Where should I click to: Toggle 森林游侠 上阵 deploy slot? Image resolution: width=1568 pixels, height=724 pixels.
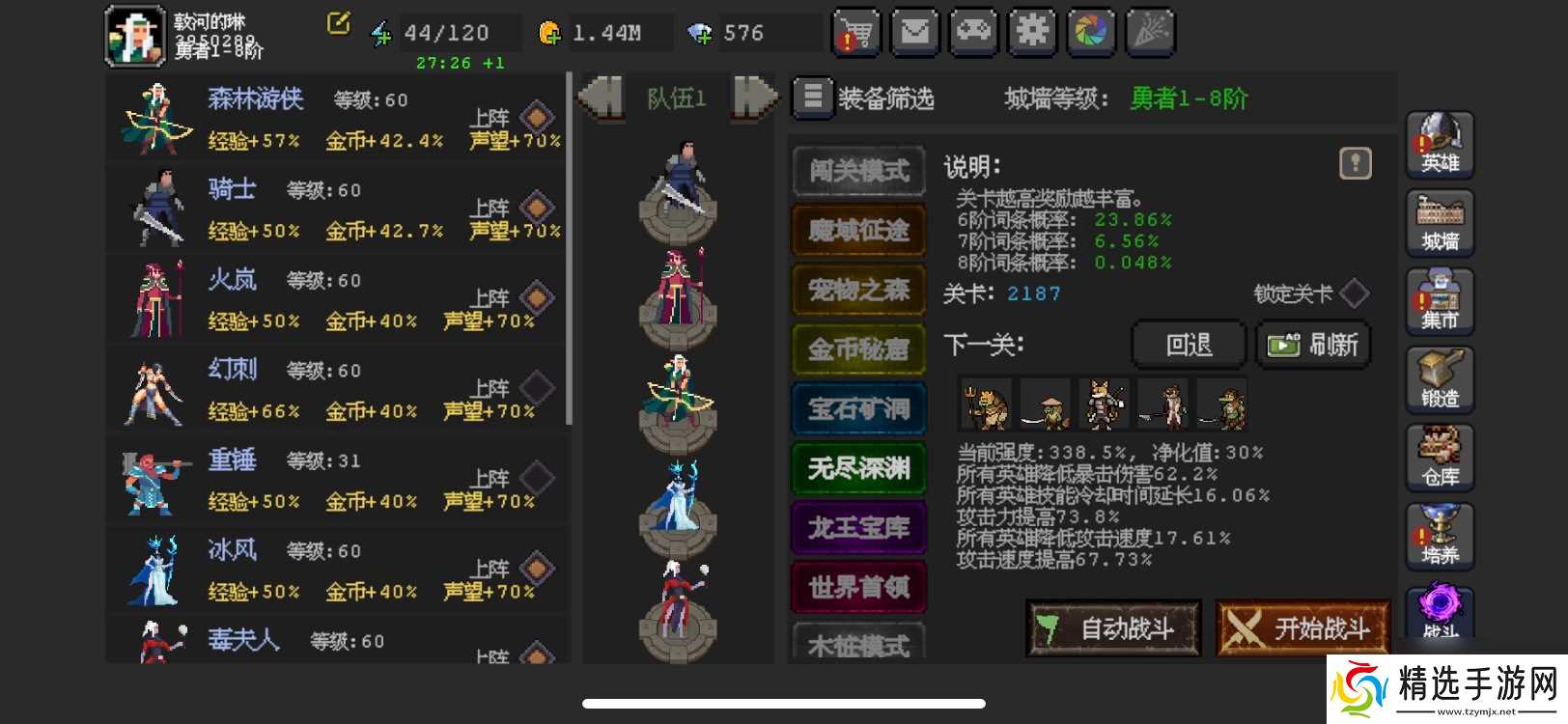click(x=537, y=118)
